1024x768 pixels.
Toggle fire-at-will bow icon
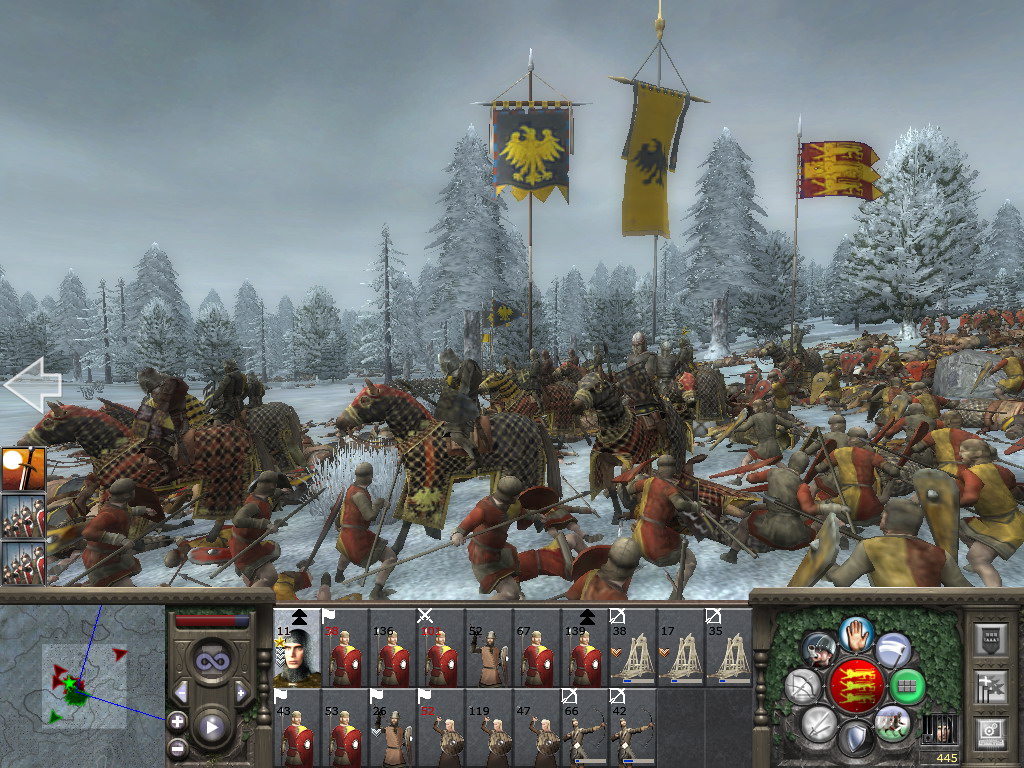(803, 687)
